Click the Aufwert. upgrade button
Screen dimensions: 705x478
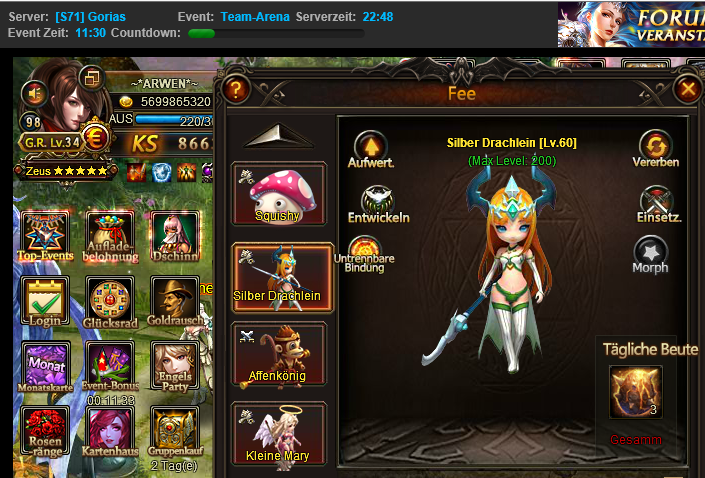pos(371,147)
